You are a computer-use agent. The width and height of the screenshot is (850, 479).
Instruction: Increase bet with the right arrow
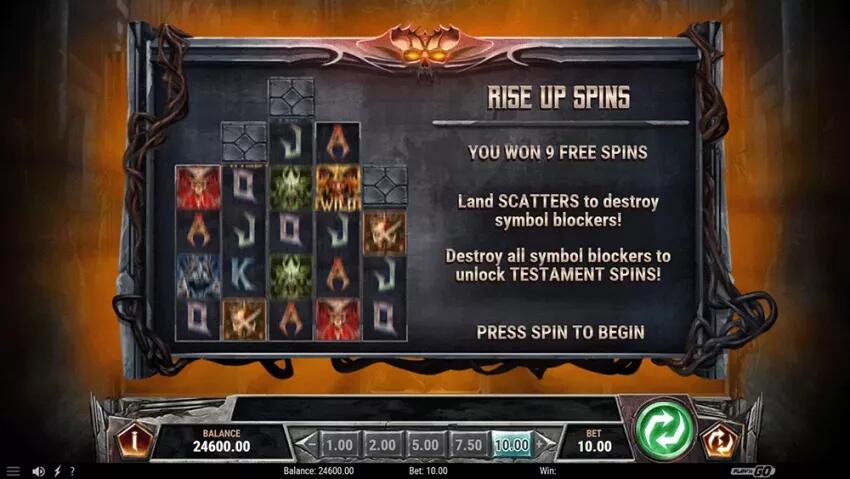[543, 444]
